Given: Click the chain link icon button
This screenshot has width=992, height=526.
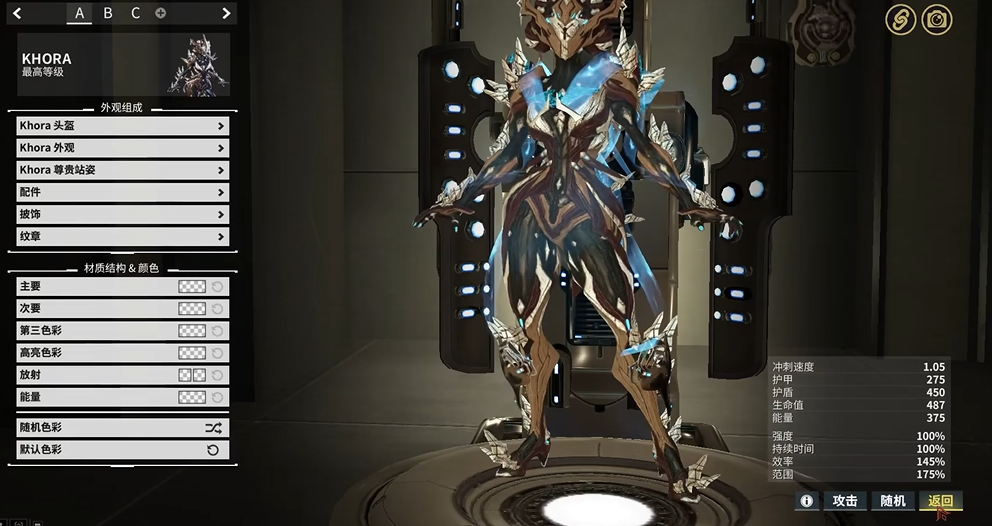Looking at the screenshot, I should (x=900, y=19).
